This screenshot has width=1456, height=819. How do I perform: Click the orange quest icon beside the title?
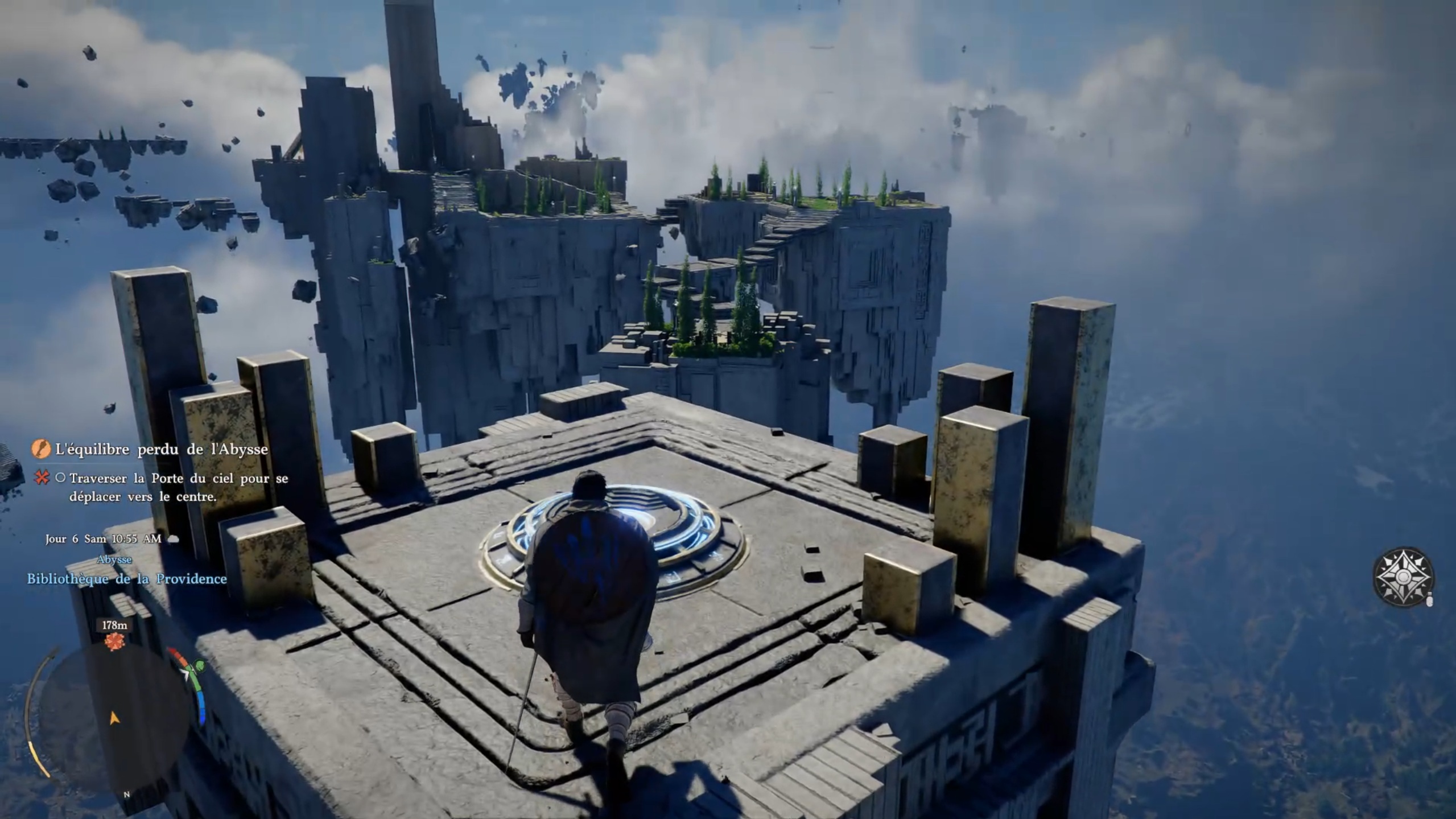coord(41,450)
